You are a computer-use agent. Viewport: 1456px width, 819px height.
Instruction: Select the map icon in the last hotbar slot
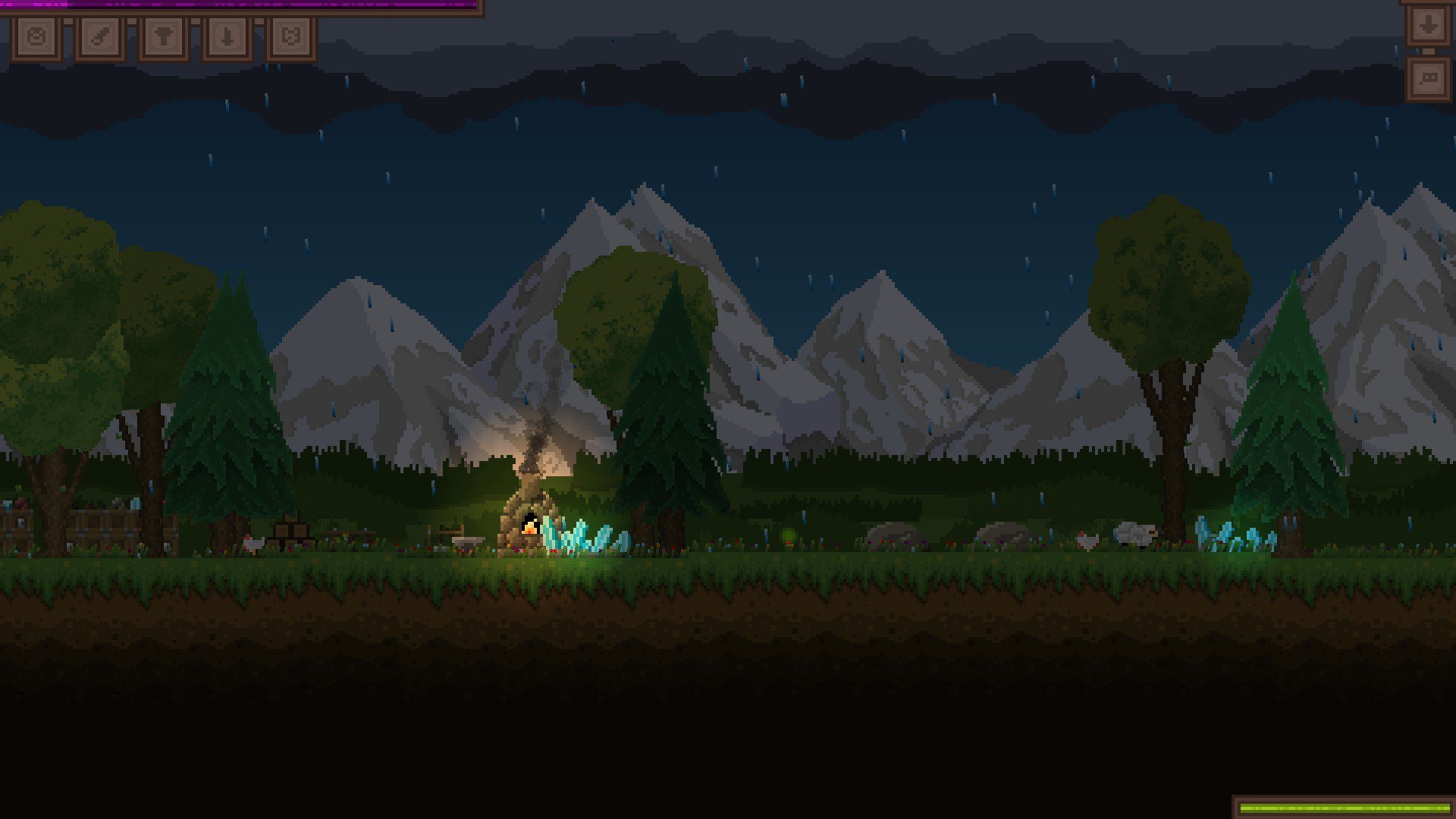[x=290, y=36]
